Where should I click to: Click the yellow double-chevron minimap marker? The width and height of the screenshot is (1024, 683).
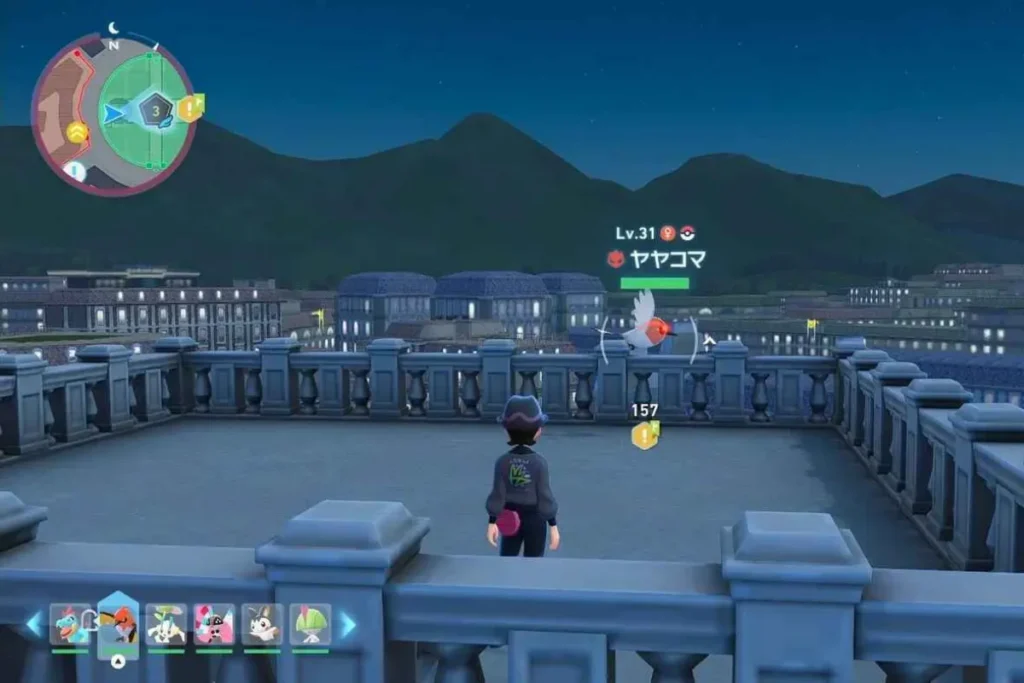click(77, 131)
